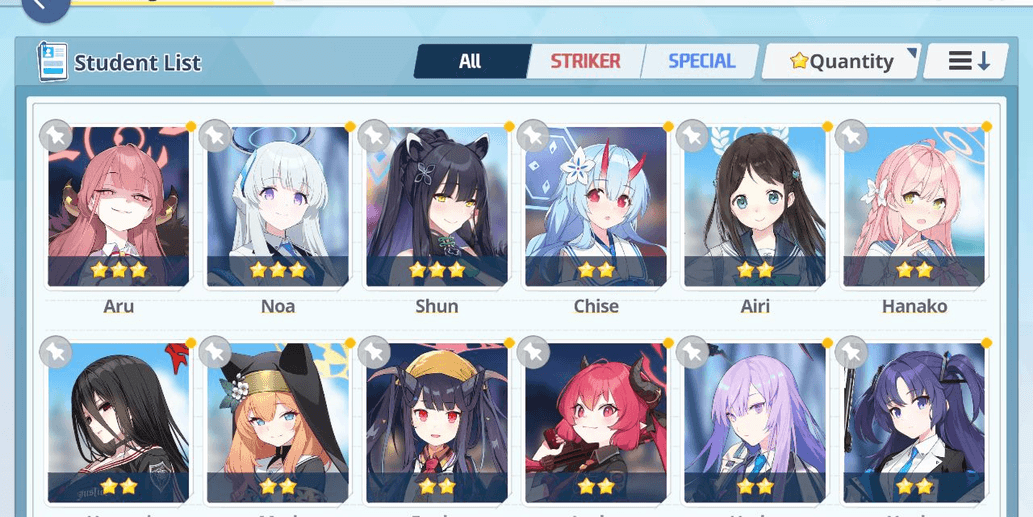Show only STRIKER students

pyautogui.click(x=585, y=61)
